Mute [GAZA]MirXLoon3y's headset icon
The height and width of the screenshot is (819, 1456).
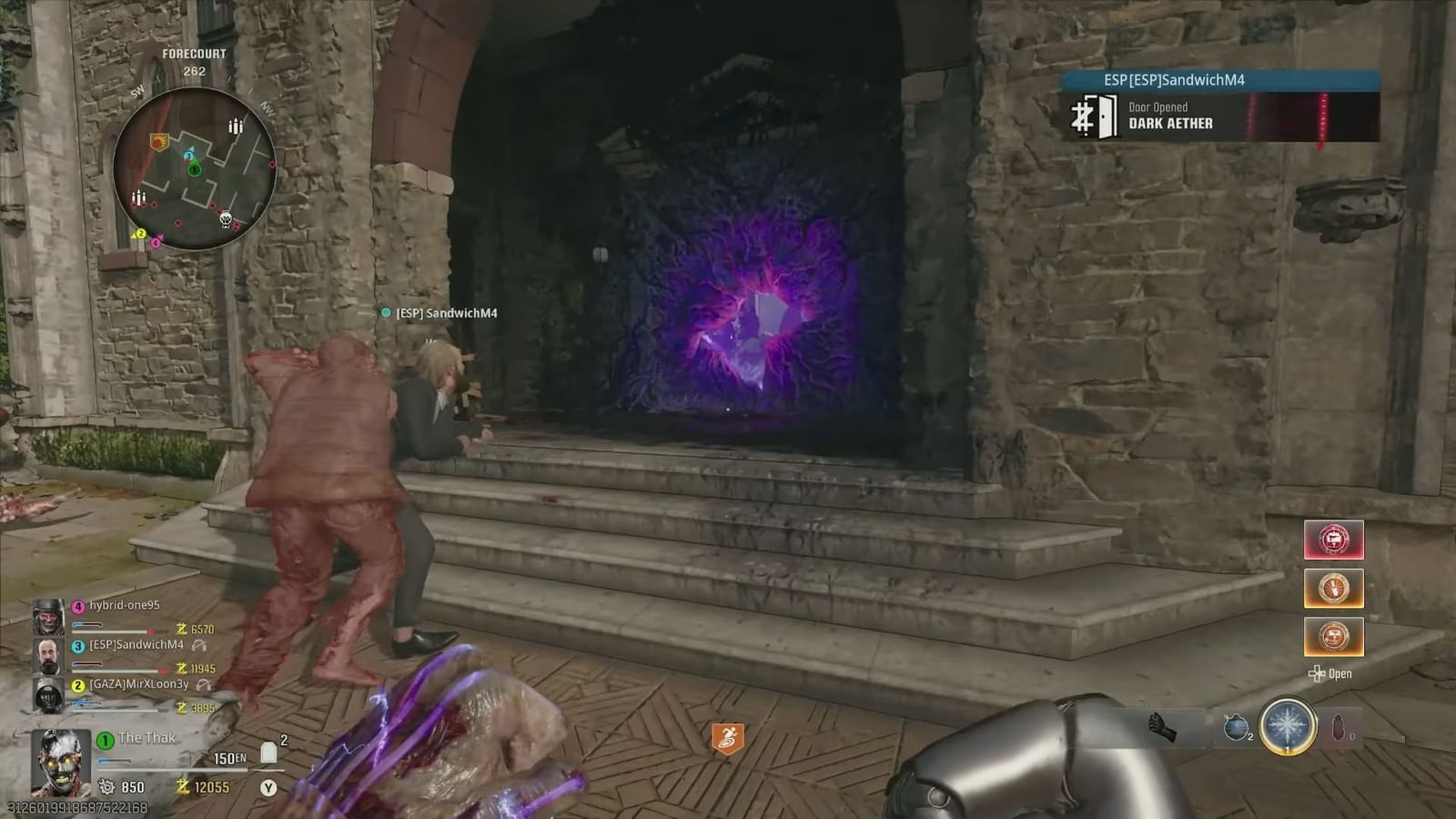(x=204, y=685)
